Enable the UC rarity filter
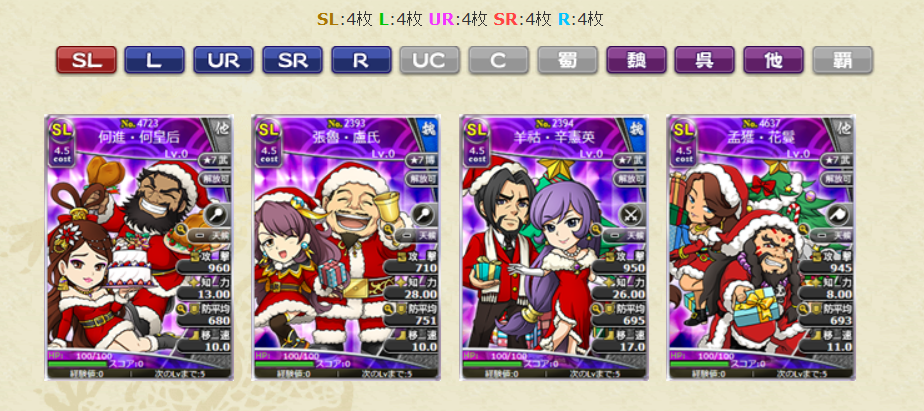The width and height of the screenshot is (924, 411). tap(429, 60)
